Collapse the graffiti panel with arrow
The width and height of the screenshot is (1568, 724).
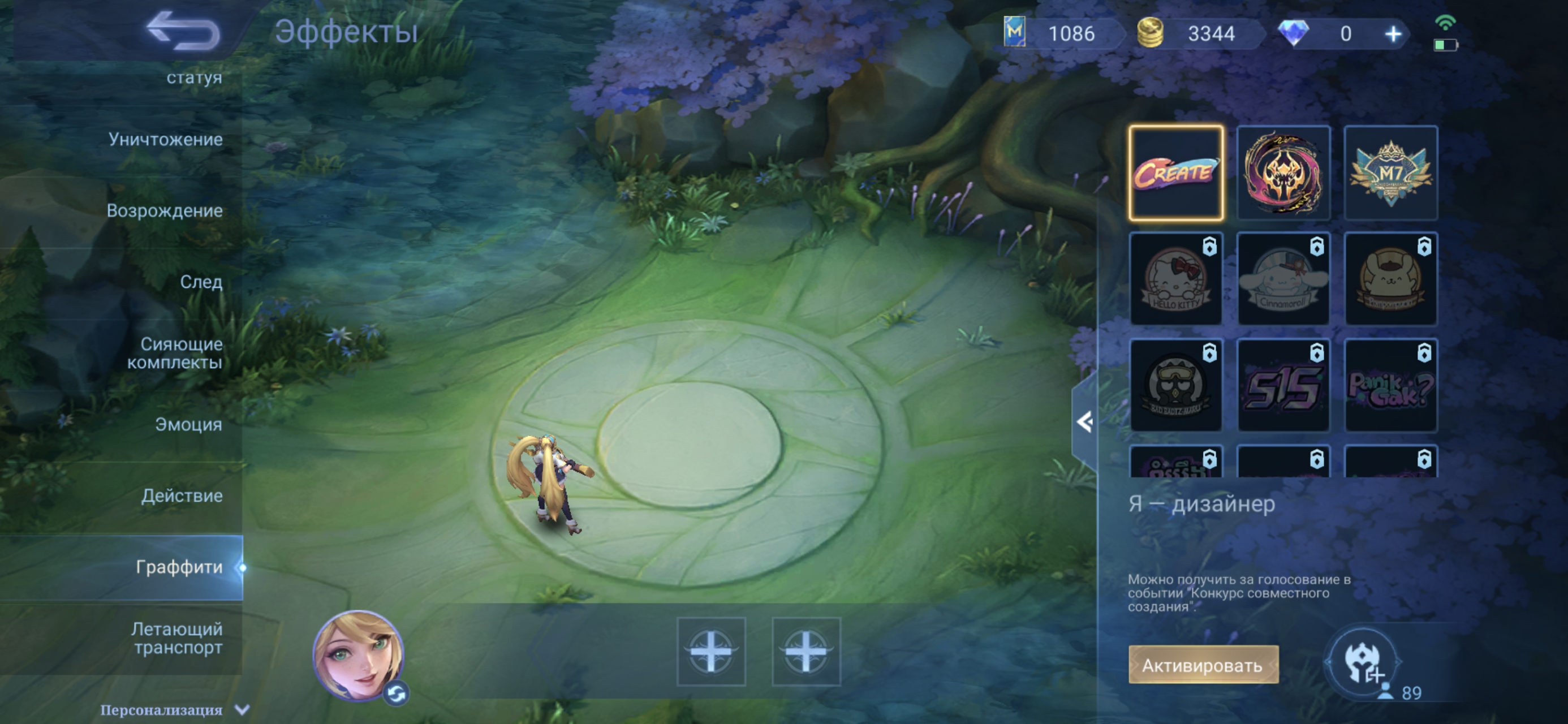click(x=1084, y=422)
